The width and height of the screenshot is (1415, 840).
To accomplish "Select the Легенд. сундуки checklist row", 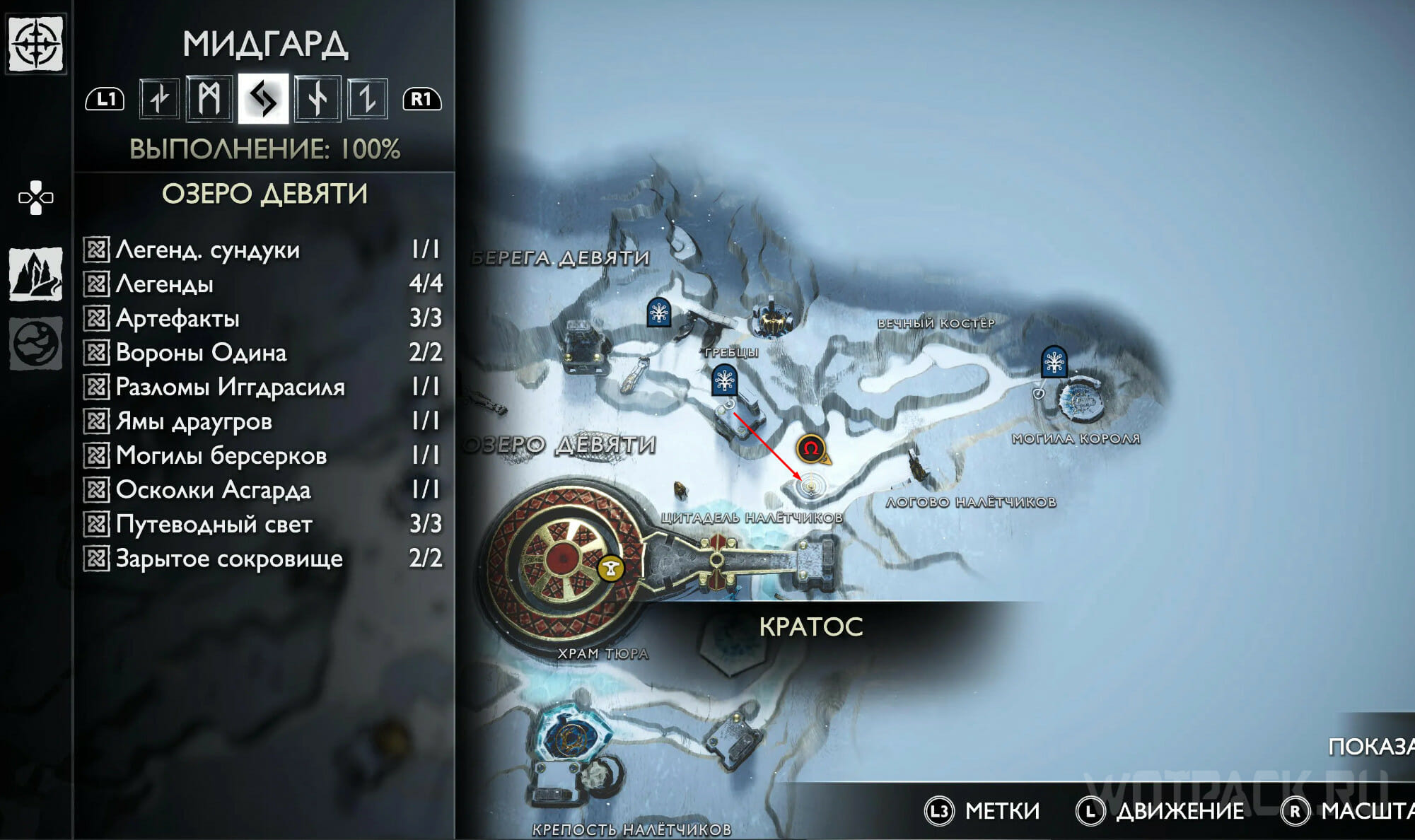I will 262,250.
